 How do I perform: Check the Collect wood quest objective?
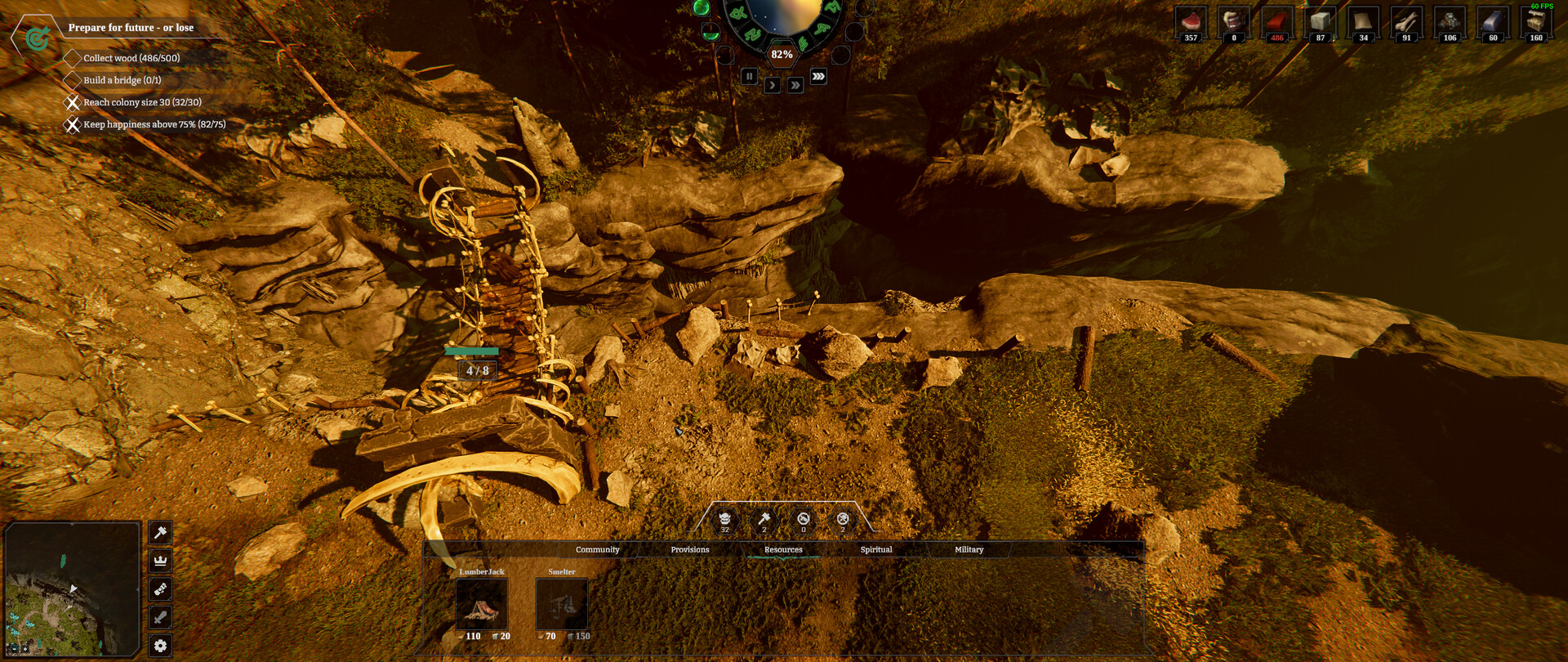[72, 58]
